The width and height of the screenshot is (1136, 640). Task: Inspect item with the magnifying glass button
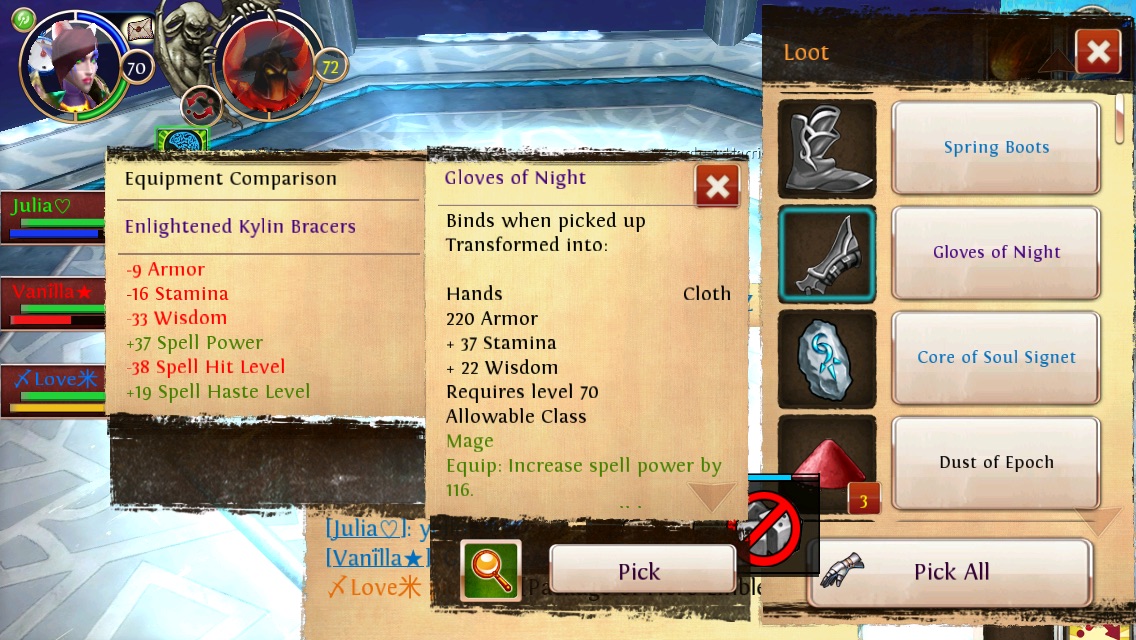tap(490, 571)
